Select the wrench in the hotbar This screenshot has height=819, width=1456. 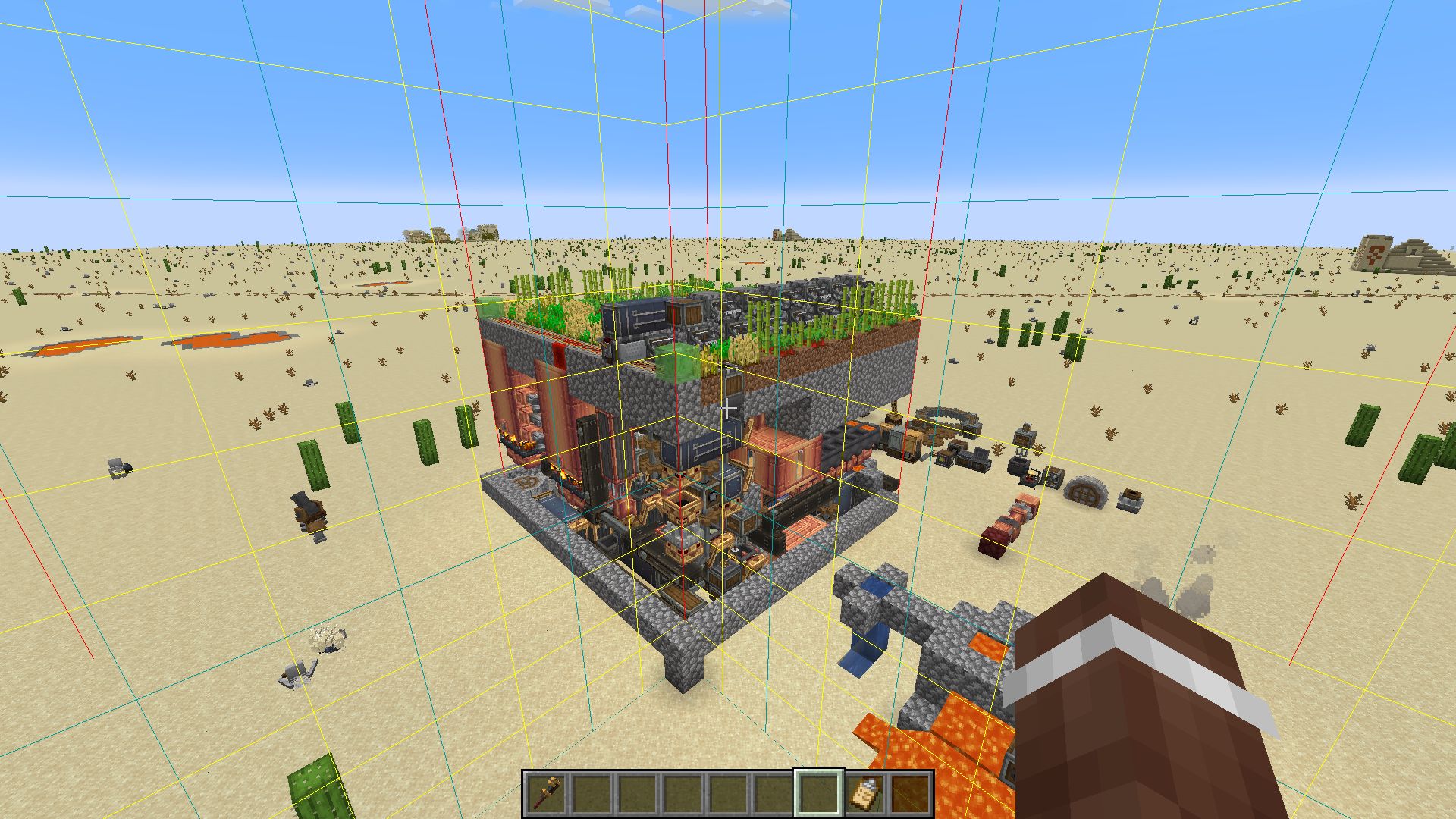(x=546, y=793)
